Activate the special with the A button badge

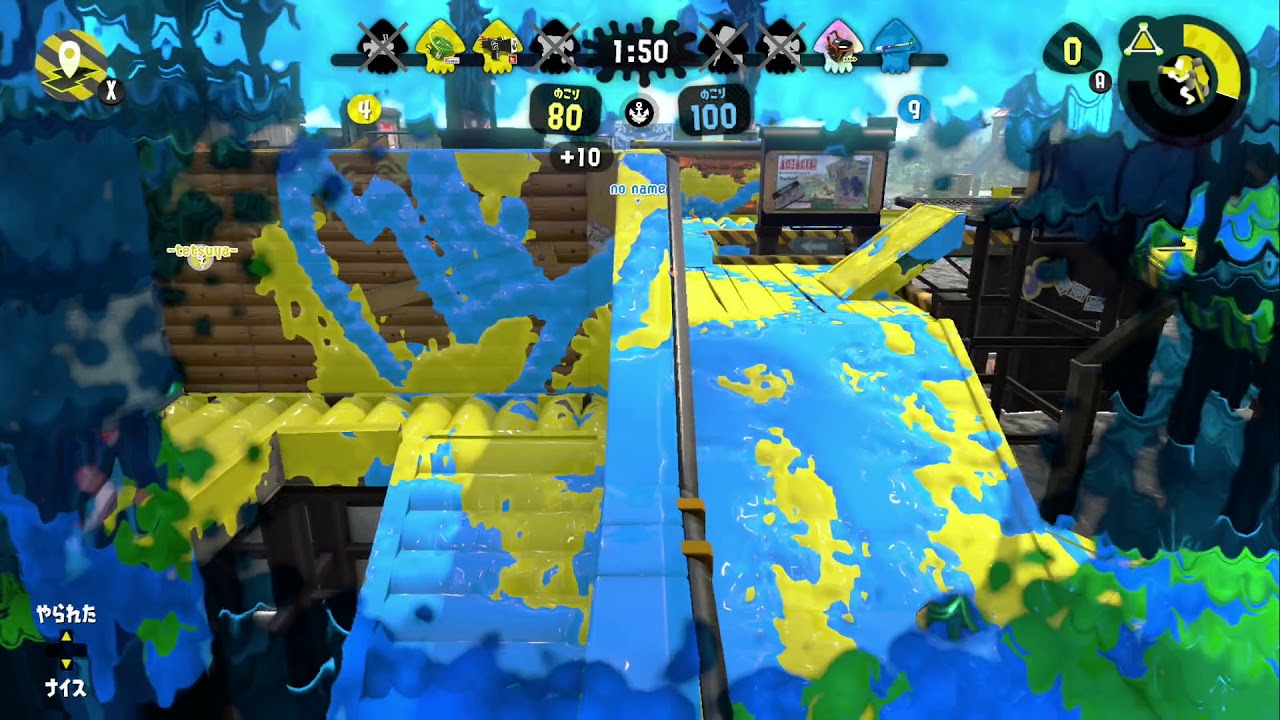pyautogui.click(x=1099, y=81)
